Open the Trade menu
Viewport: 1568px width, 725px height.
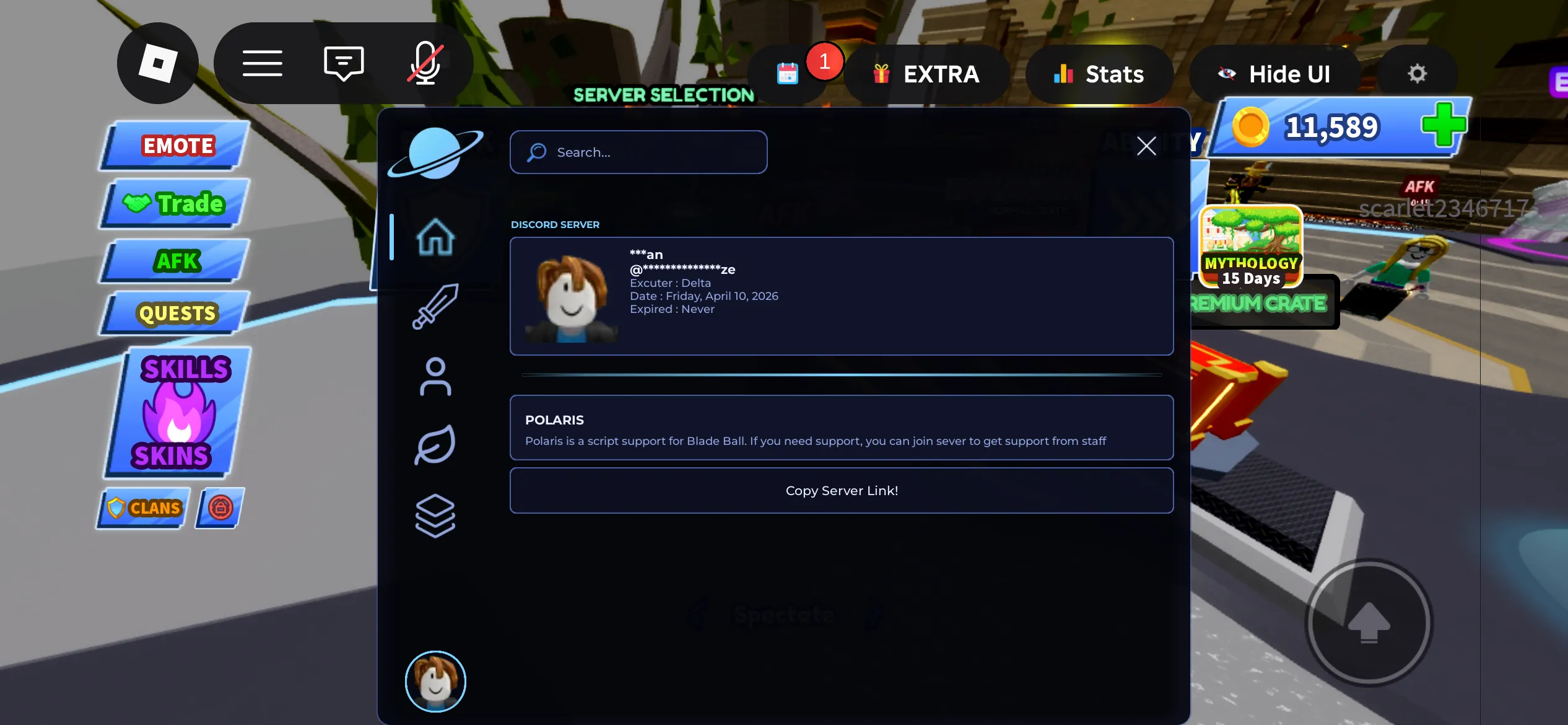[x=176, y=204]
